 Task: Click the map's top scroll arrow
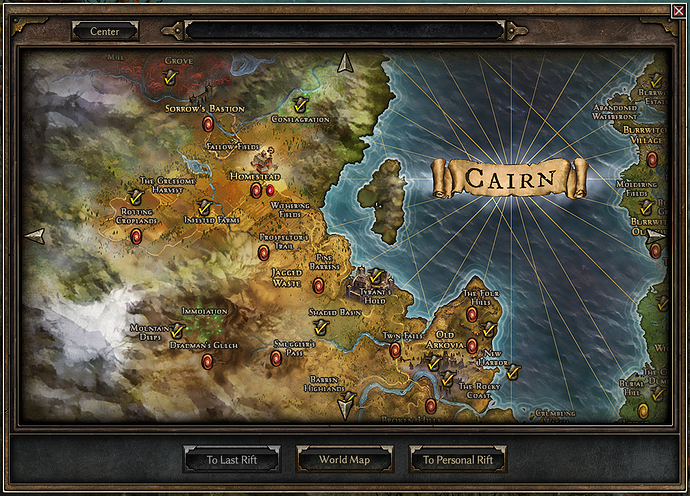pyautogui.click(x=346, y=63)
